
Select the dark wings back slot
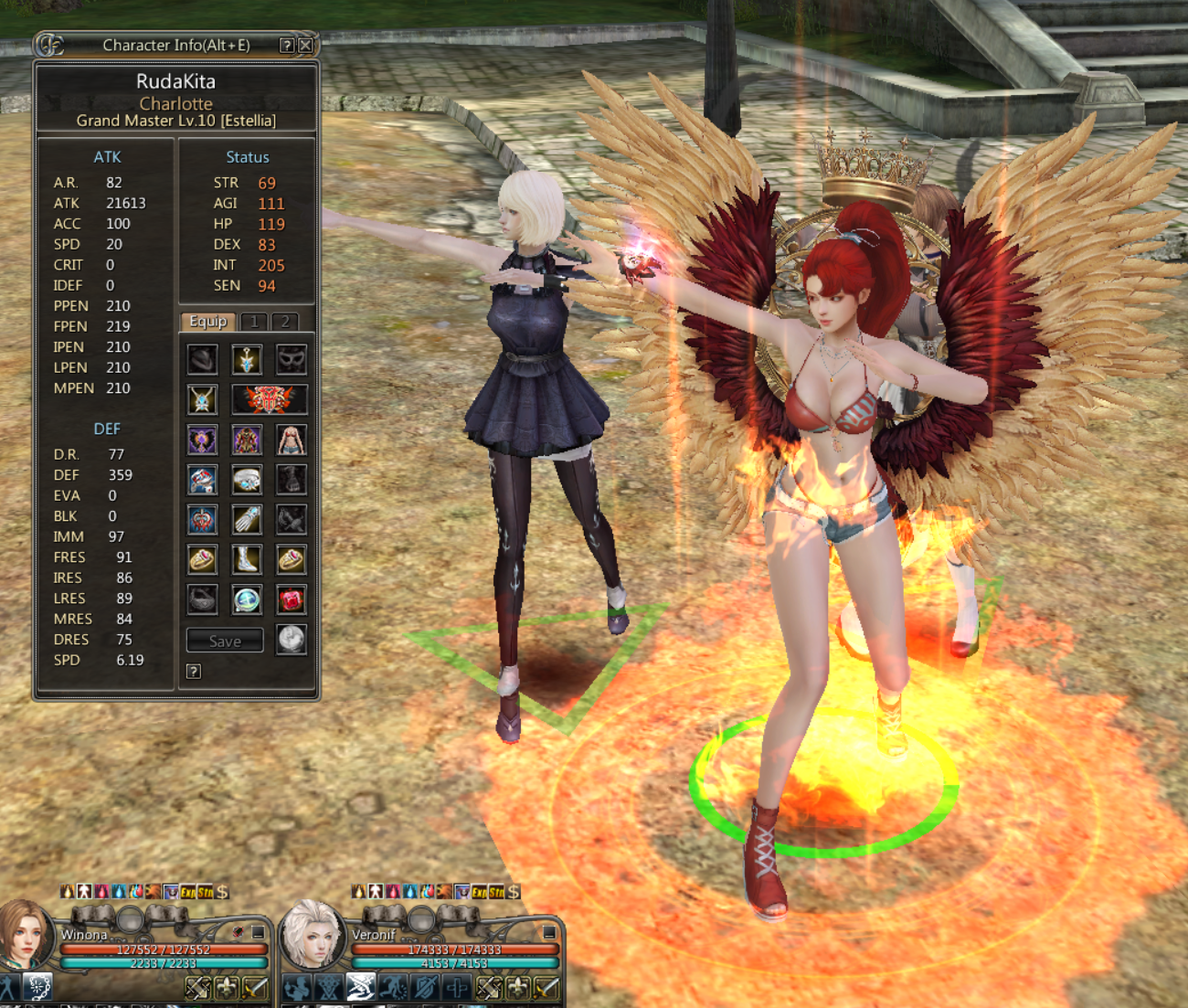(202, 440)
